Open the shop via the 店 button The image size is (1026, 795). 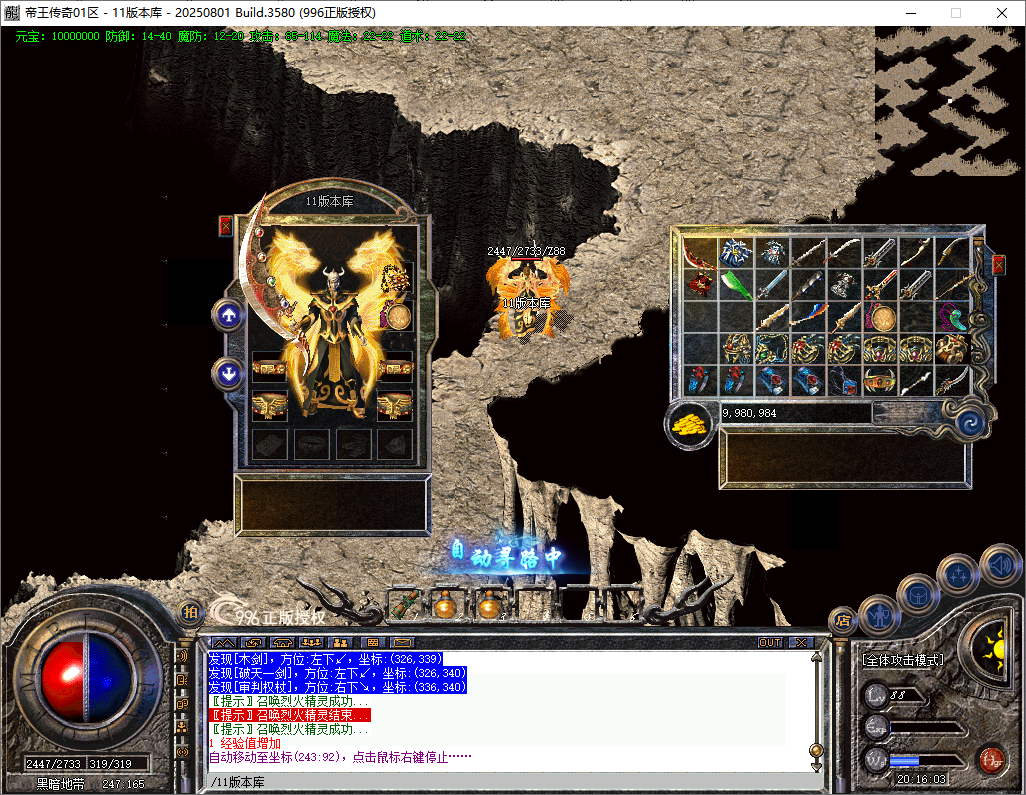pos(842,619)
